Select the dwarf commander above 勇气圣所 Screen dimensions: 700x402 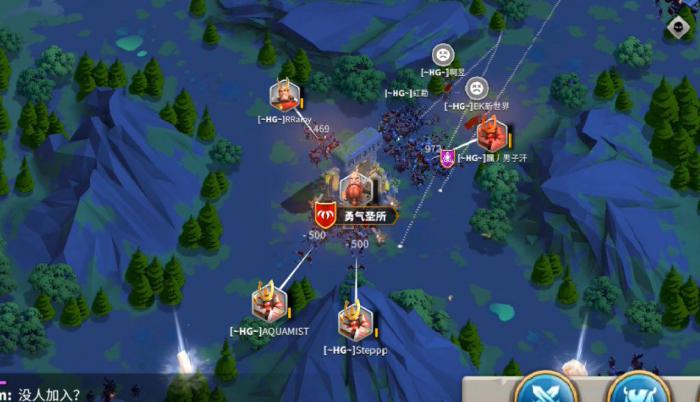coord(355,188)
